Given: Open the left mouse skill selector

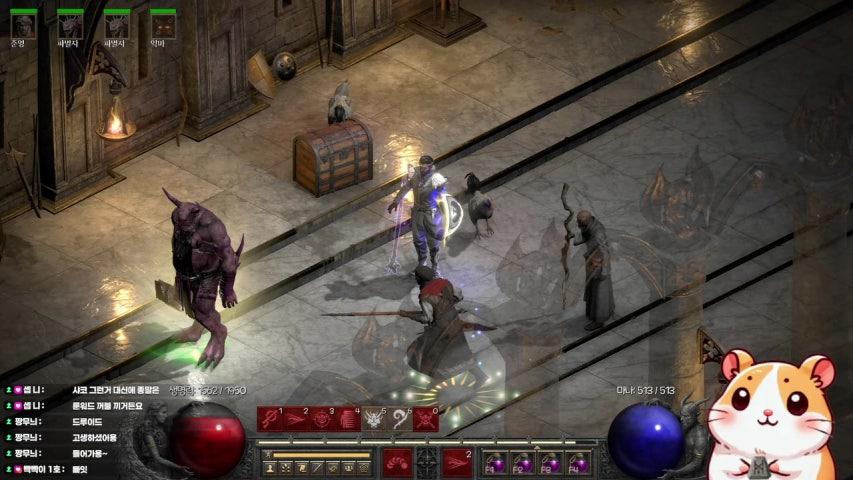Looking at the screenshot, I should coord(397,462).
